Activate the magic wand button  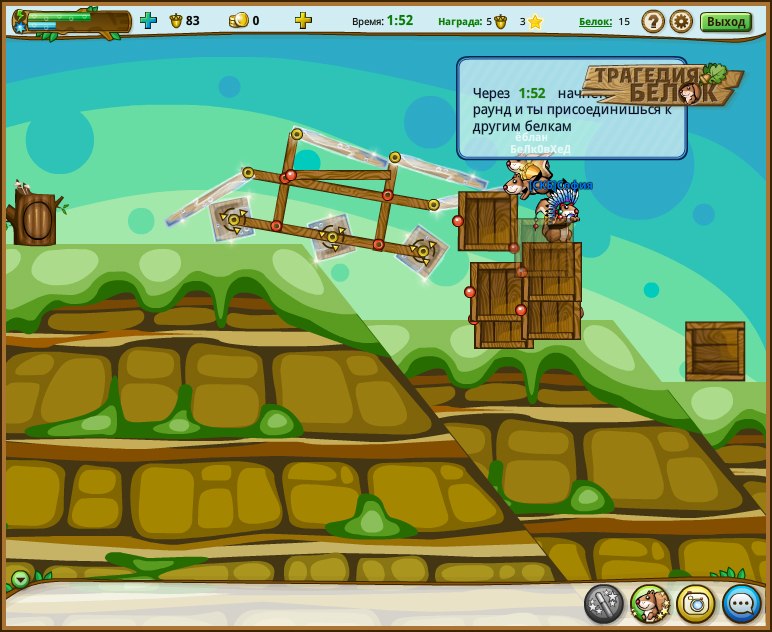(604, 603)
